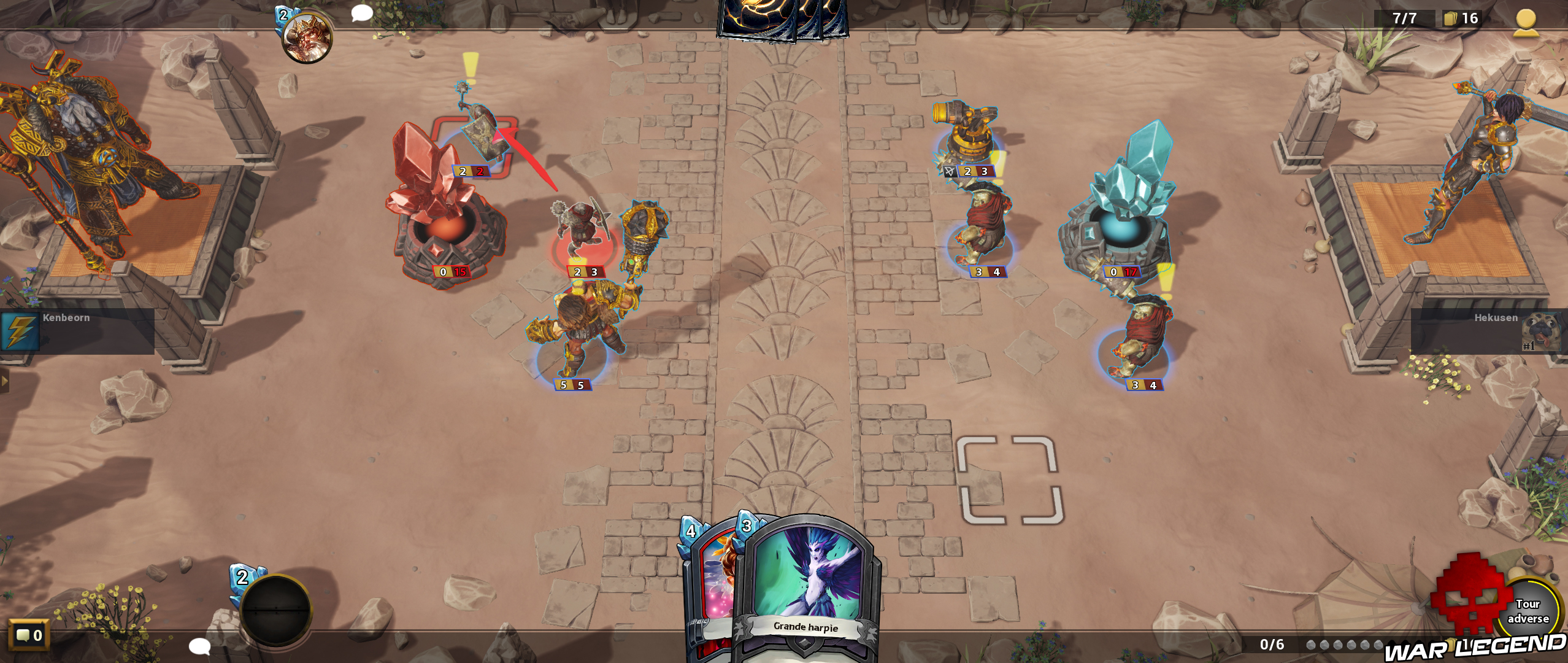Toggle the chat bubble at screen bottom
The height and width of the screenshot is (663, 1568).
tap(201, 646)
